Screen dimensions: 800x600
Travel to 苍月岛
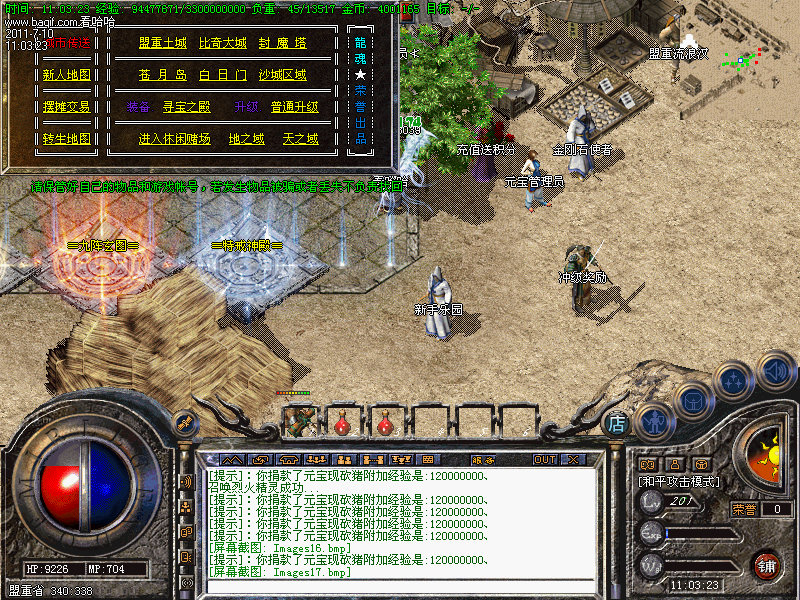163,76
